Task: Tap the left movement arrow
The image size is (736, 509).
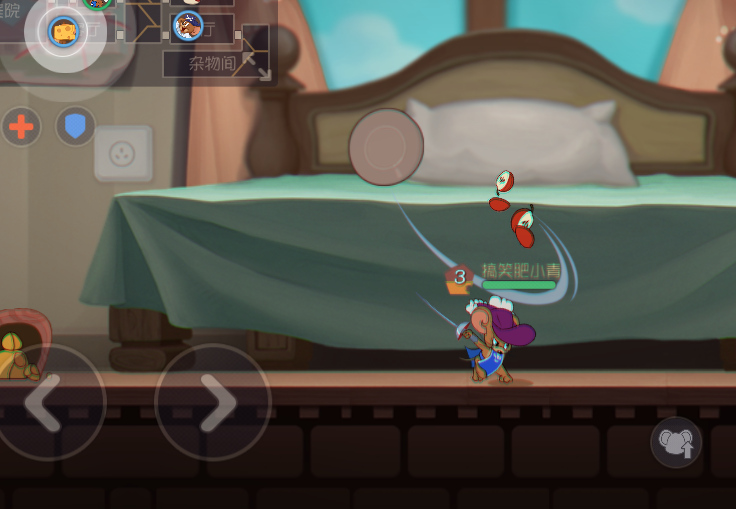Action: [47, 402]
